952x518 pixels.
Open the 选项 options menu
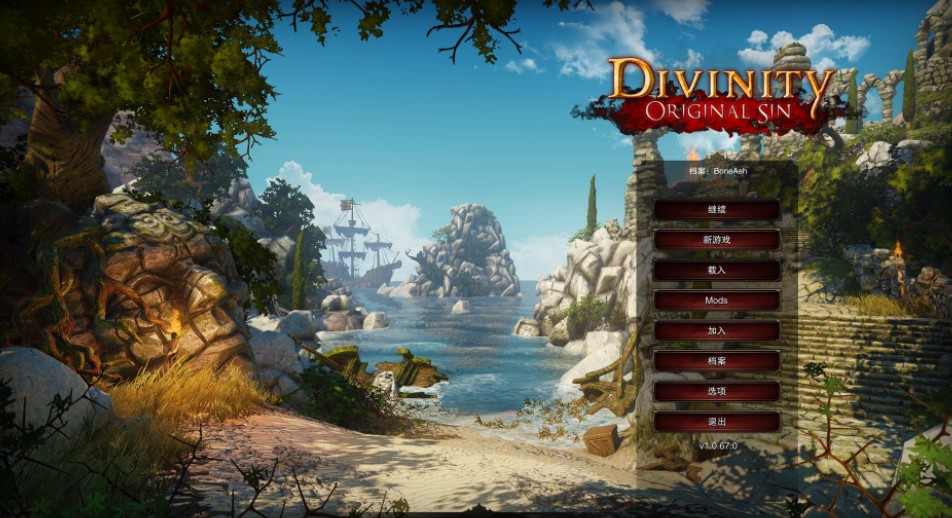click(716, 391)
